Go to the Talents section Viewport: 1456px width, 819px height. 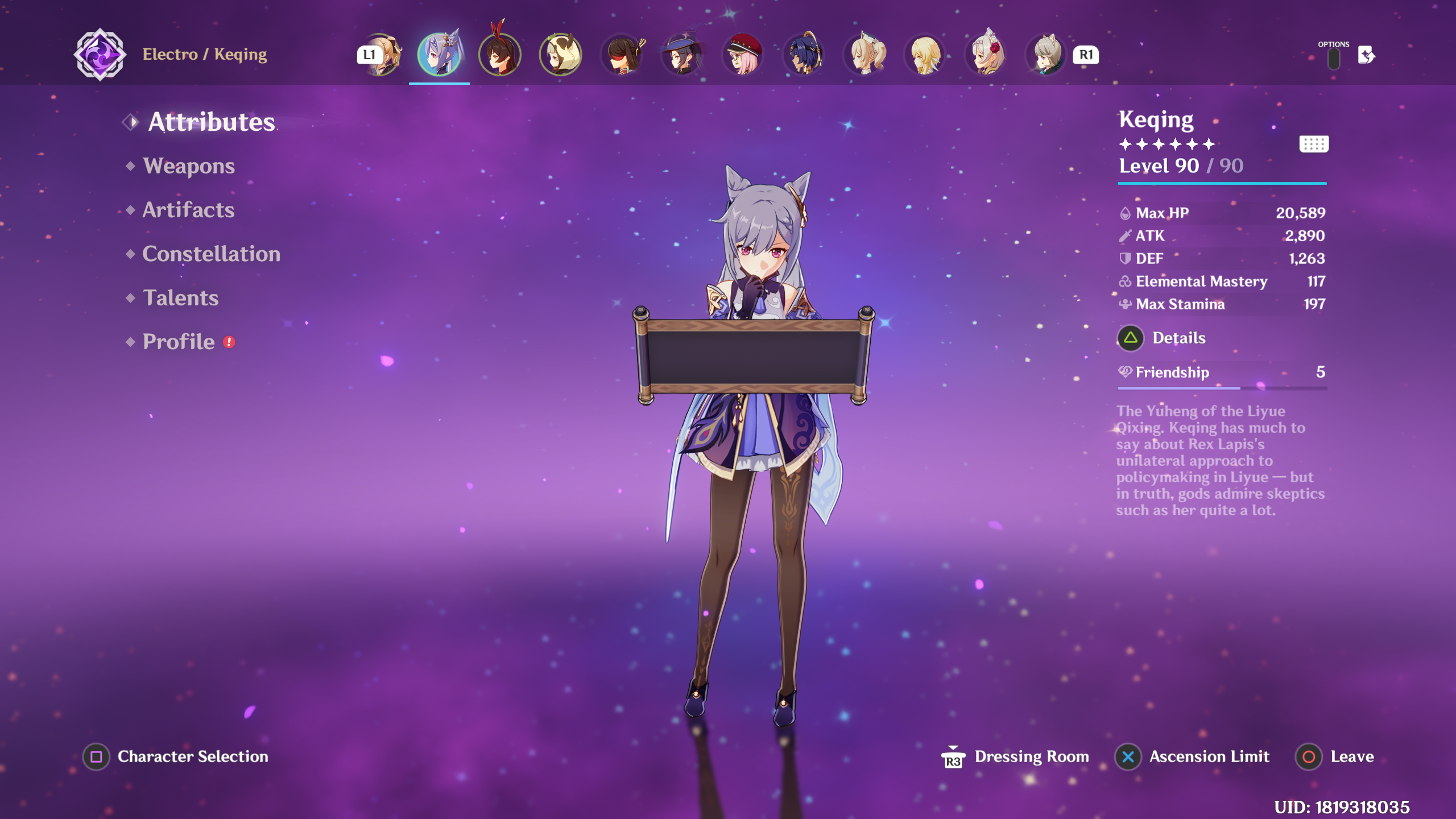tap(180, 298)
